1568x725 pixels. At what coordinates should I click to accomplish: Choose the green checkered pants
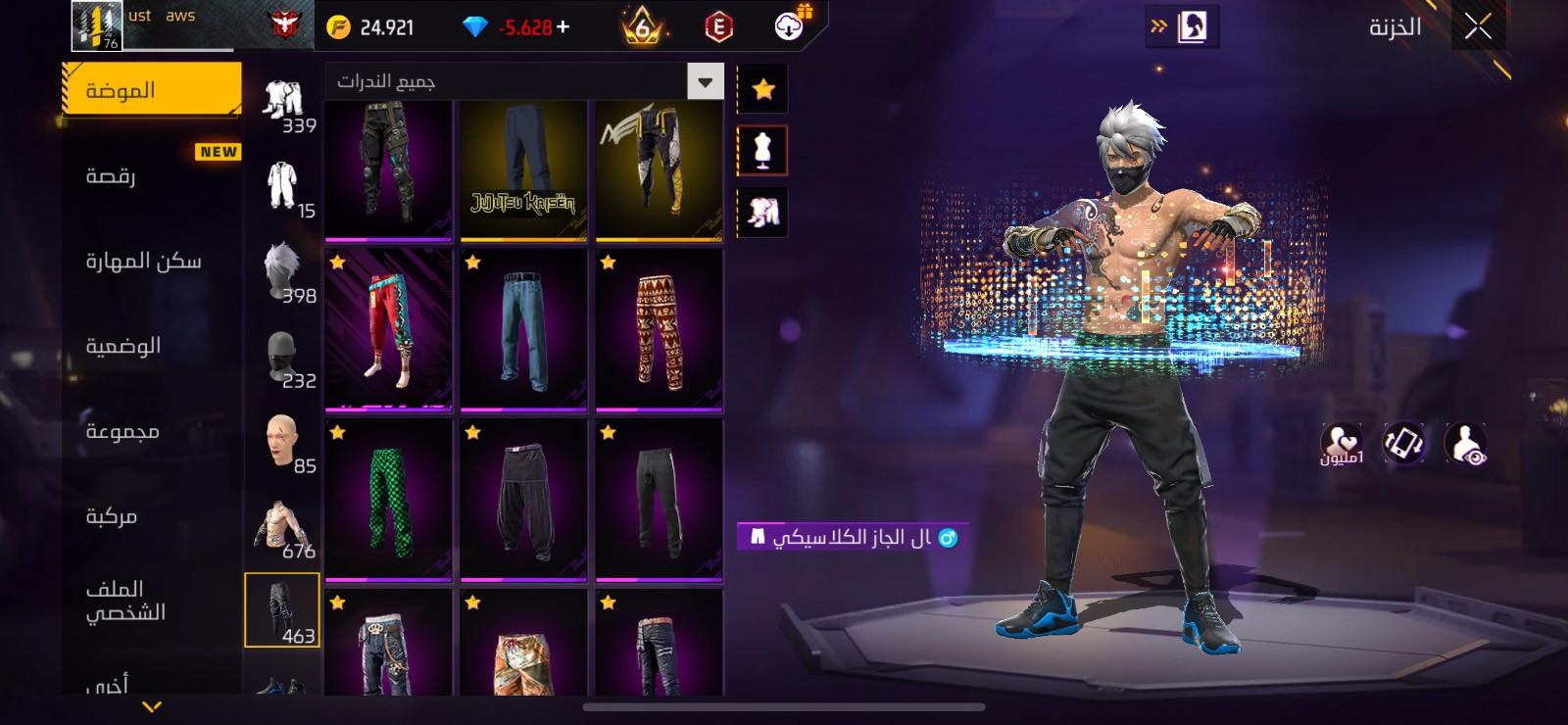tap(389, 500)
